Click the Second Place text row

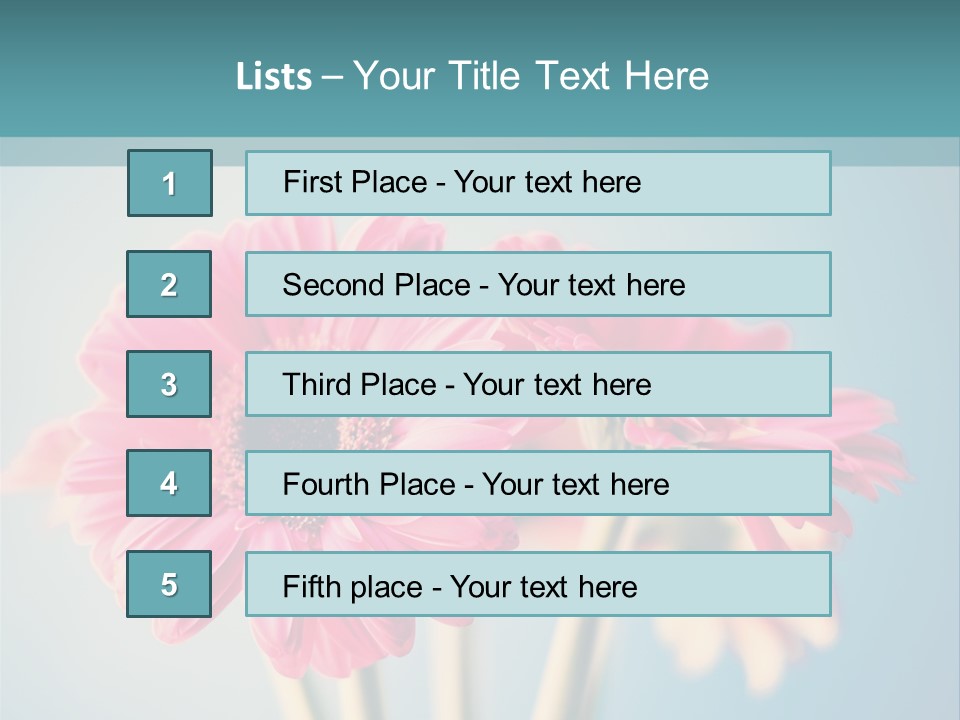(538, 284)
